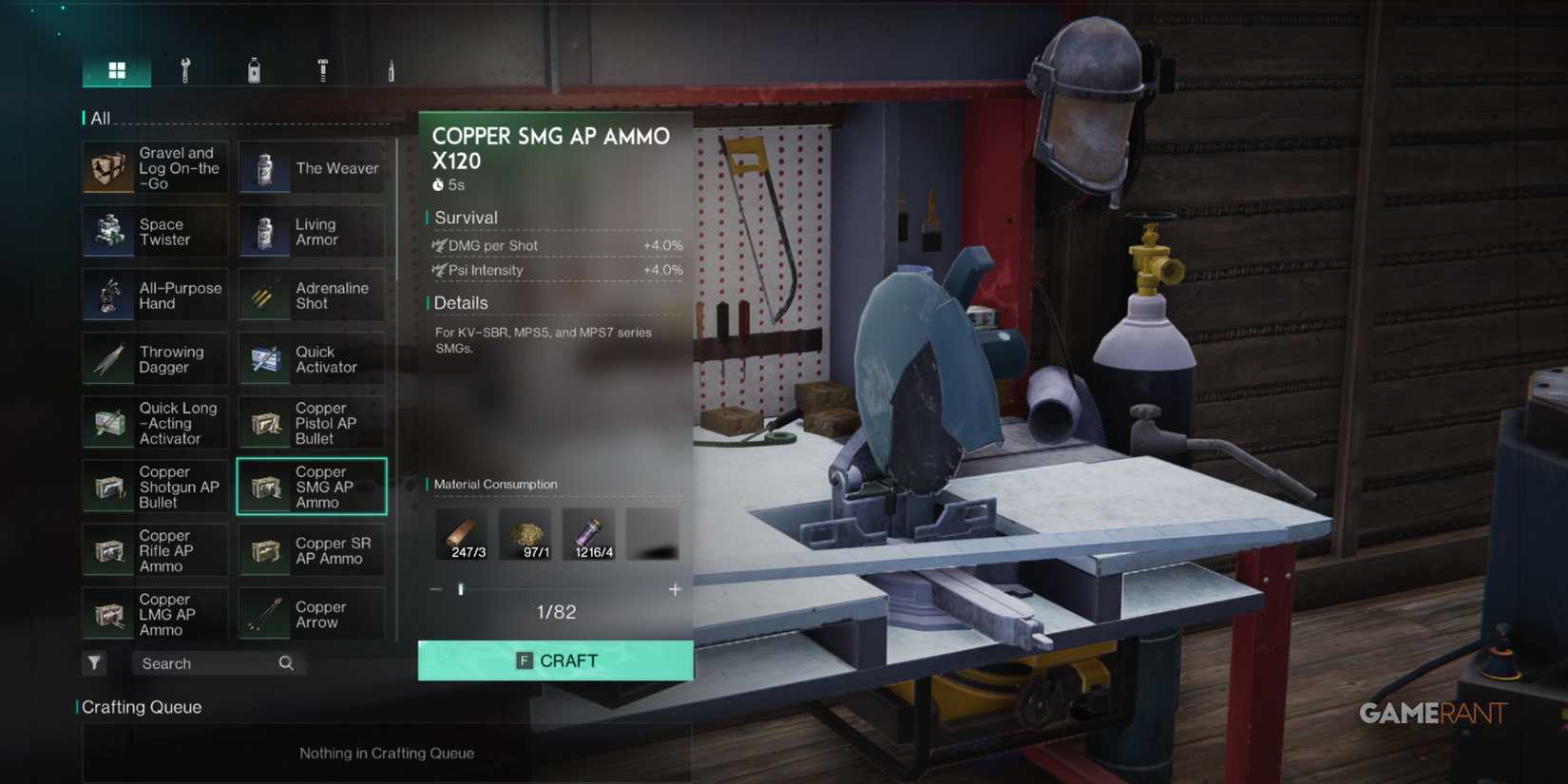Switch to the All recipes tab

click(x=101, y=118)
